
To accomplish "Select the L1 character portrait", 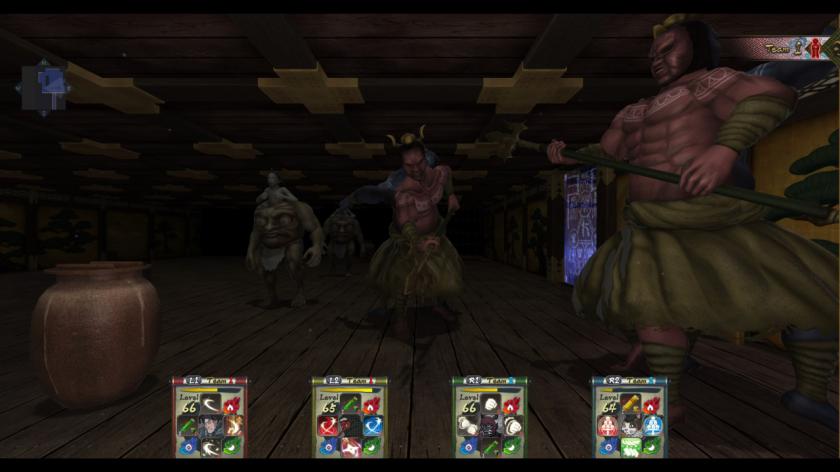I will coord(210,425).
